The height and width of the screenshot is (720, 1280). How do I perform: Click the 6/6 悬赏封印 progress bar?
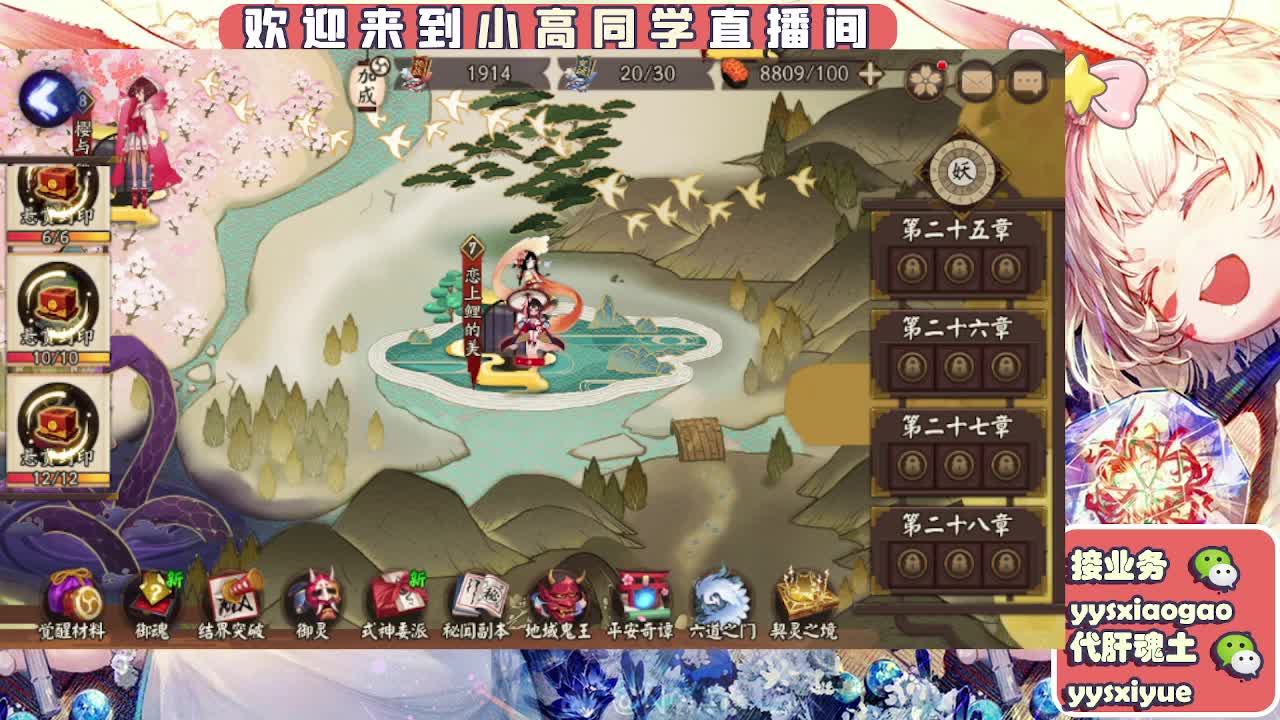point(57,236)
